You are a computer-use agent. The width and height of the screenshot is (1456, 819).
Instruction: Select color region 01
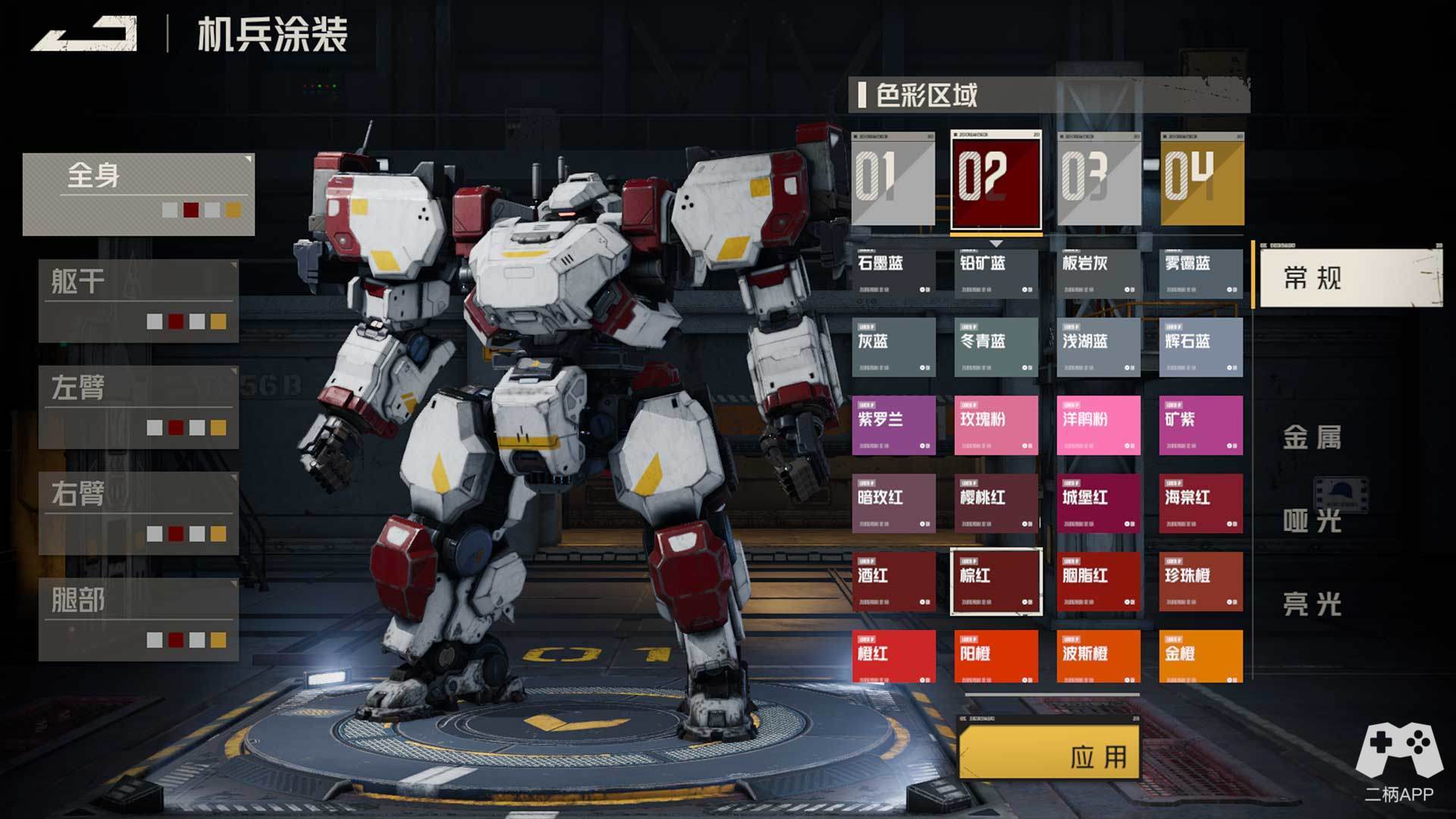(893, 180)
